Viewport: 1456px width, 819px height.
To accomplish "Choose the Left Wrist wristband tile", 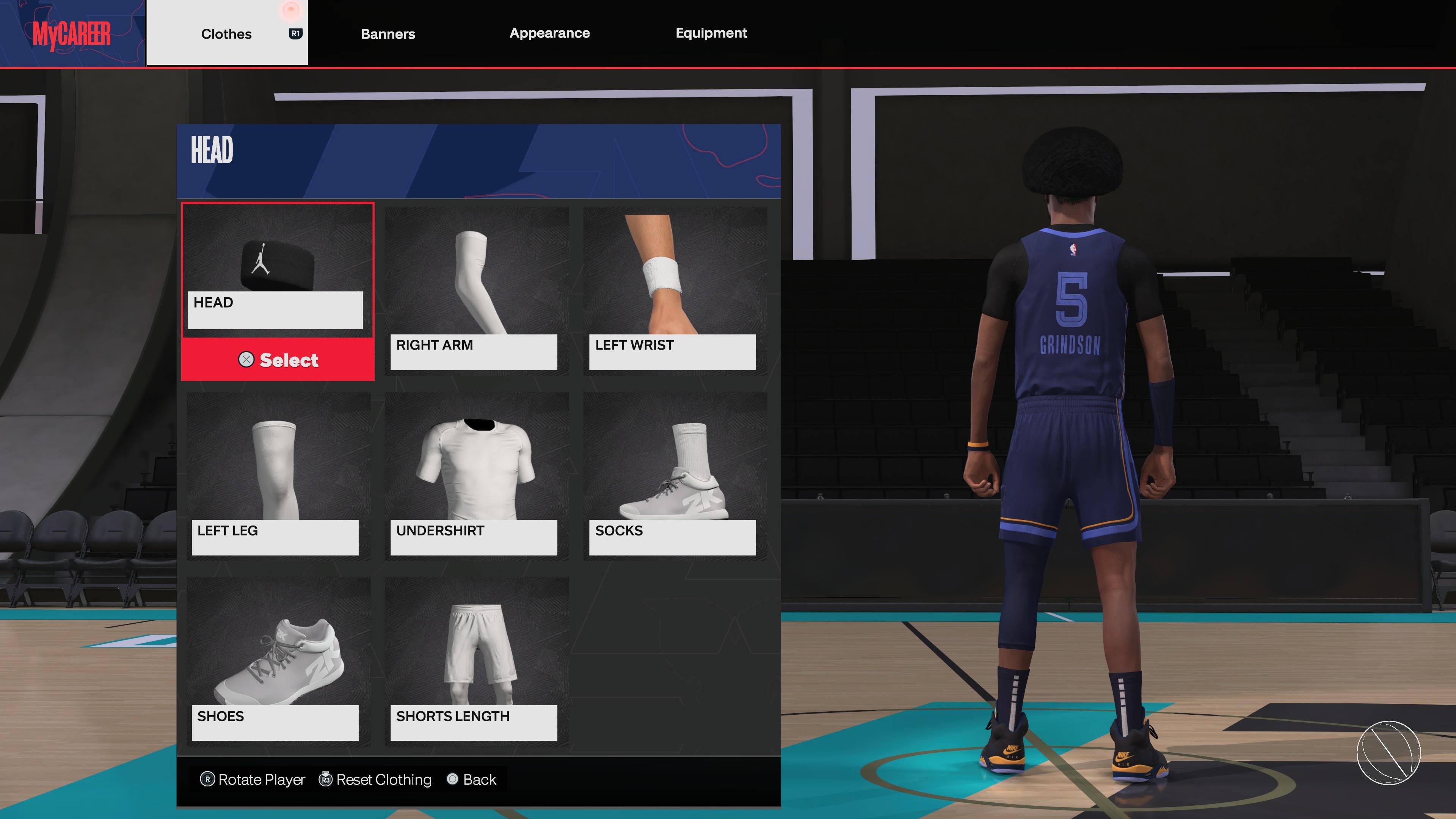I will [674, 288].
